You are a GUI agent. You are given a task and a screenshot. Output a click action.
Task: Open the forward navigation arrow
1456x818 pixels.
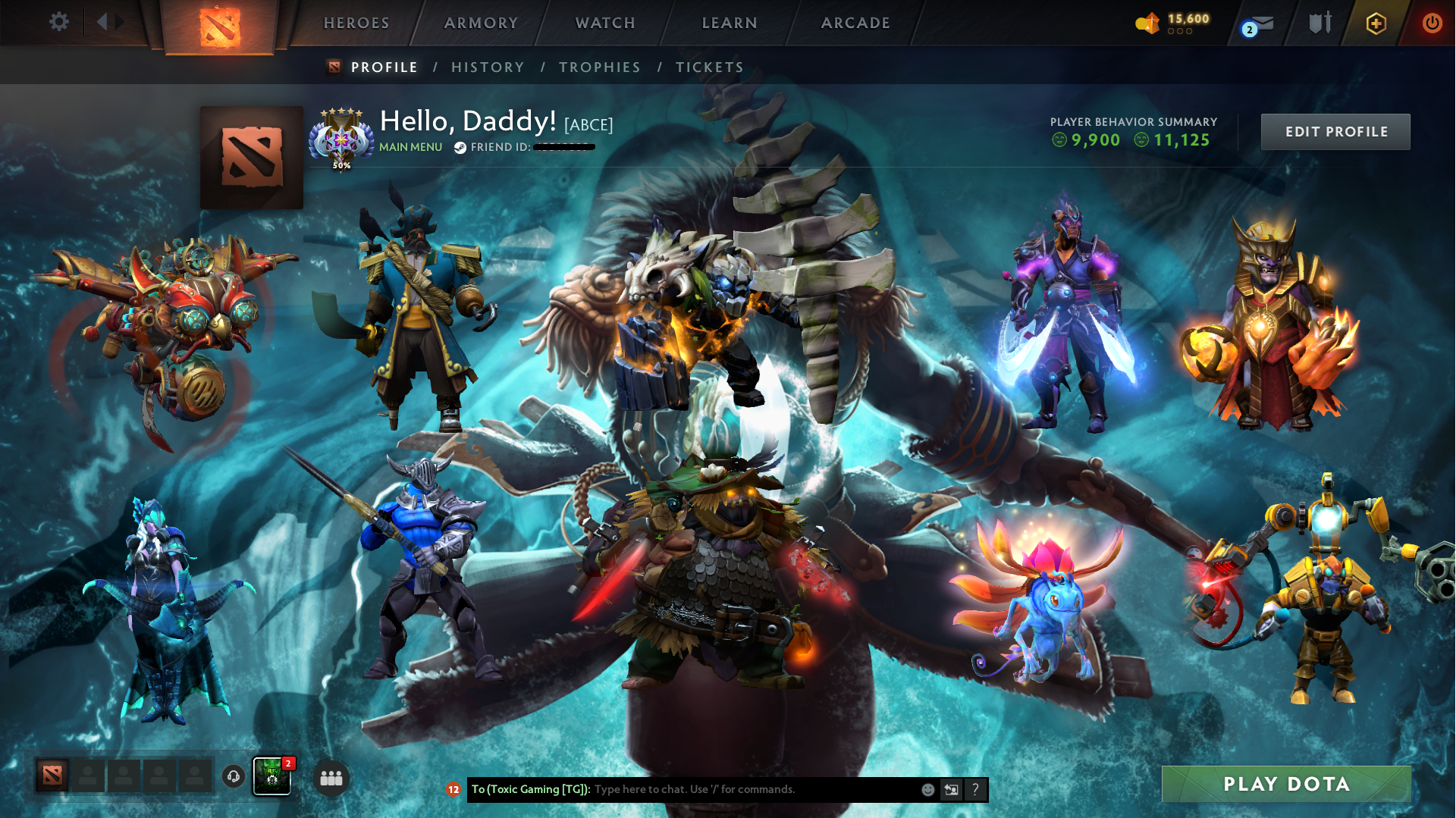(x=120, y=21)
